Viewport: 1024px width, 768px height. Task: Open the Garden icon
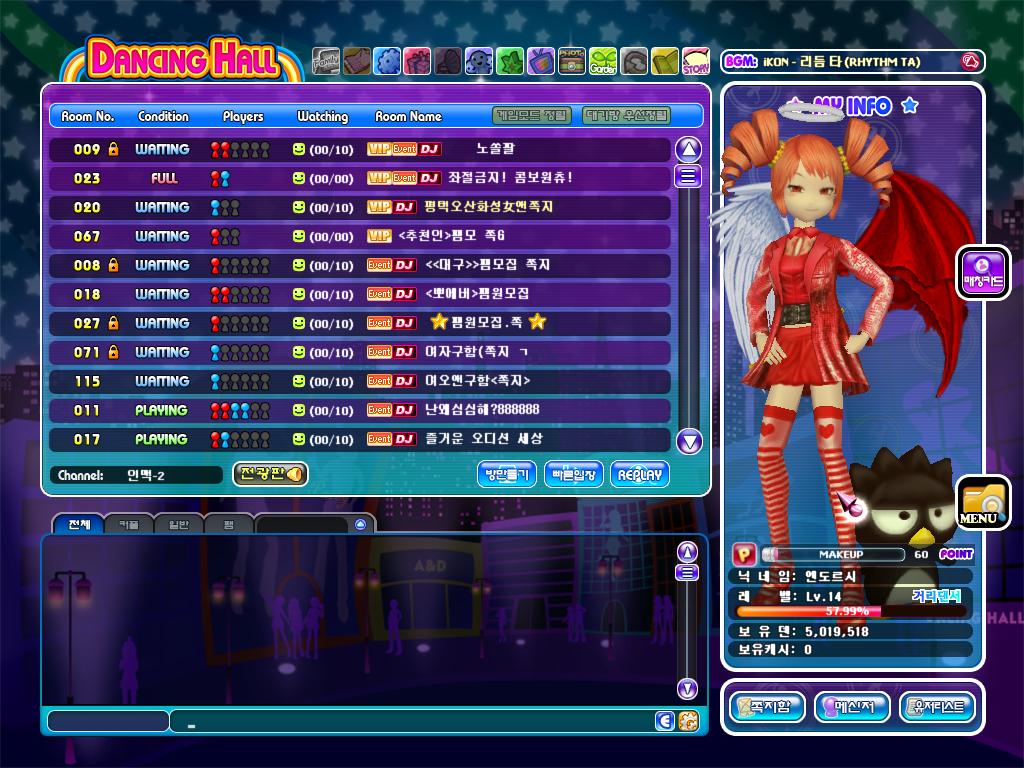tap(603, 62)
